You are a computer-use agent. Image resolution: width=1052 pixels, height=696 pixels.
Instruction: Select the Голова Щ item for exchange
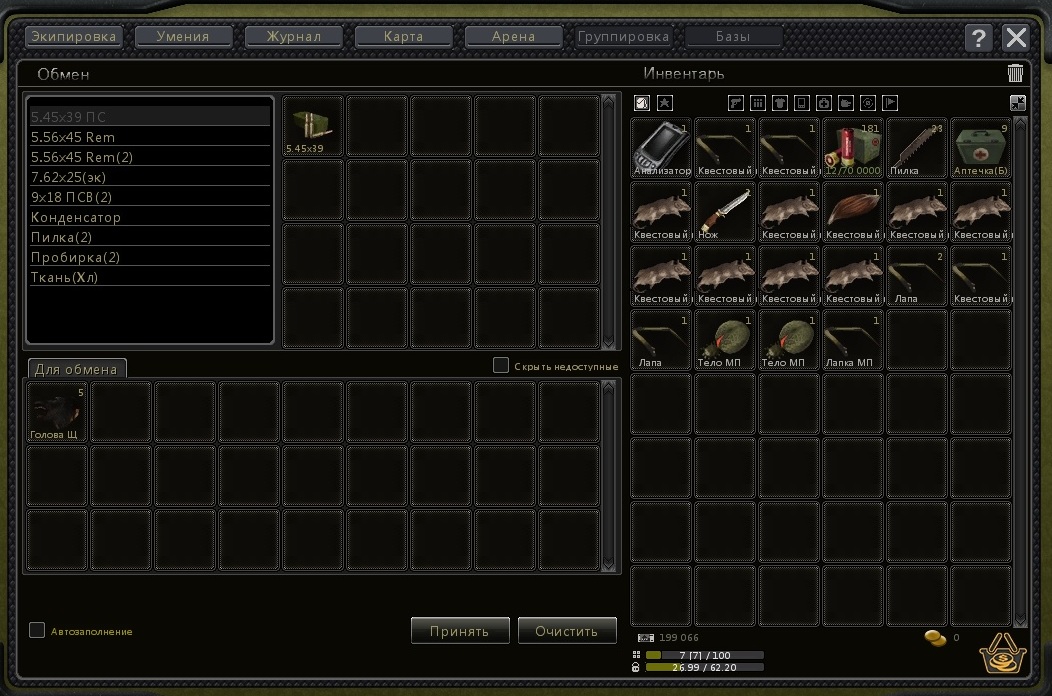(57, 412)
